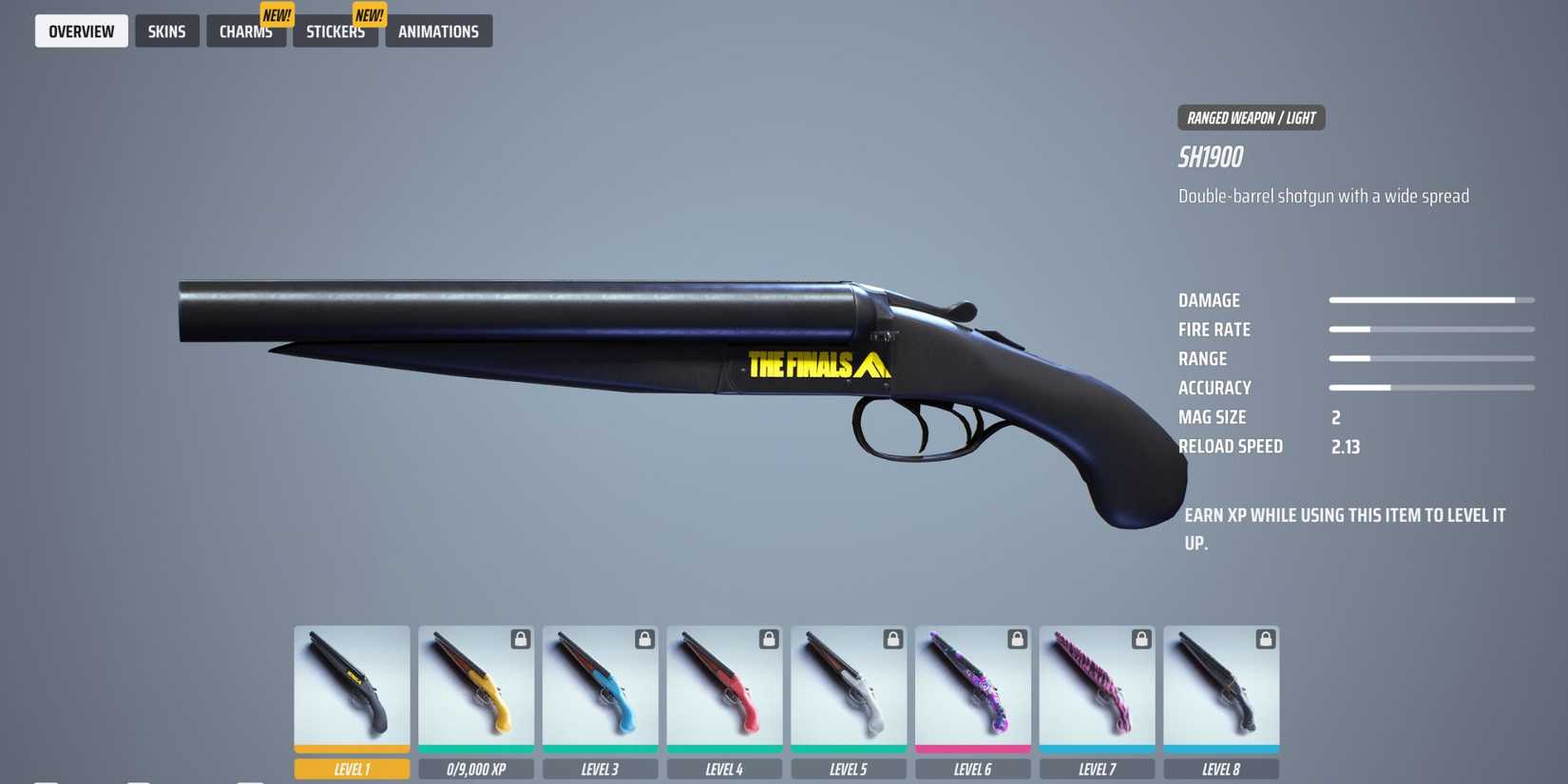The width and height of the screenshot is (1568, 784).
Task: Click the lock icon on the Level 8 skin
Action: pos(1265,640)
